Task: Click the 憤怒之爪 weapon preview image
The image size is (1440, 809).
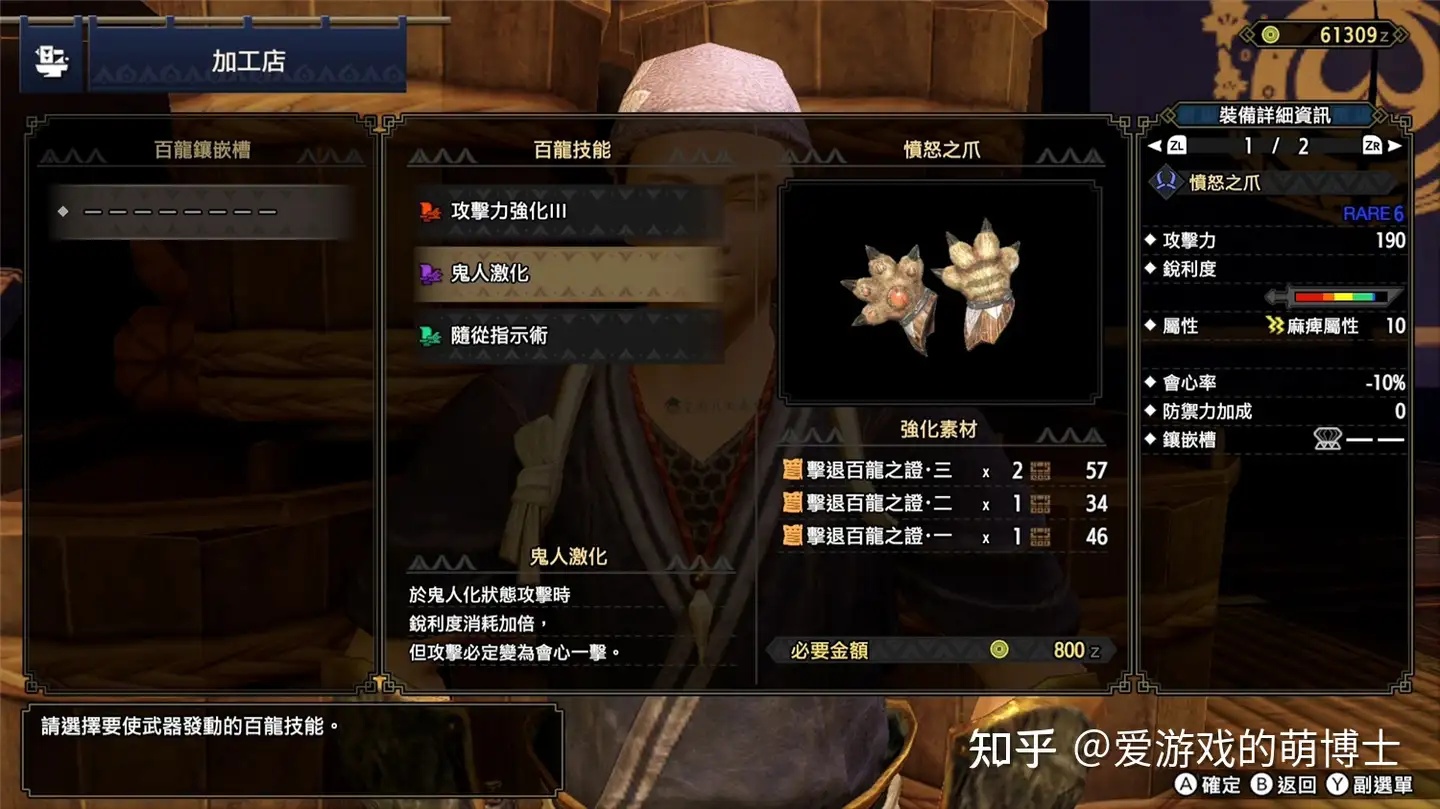Action: 940,292
